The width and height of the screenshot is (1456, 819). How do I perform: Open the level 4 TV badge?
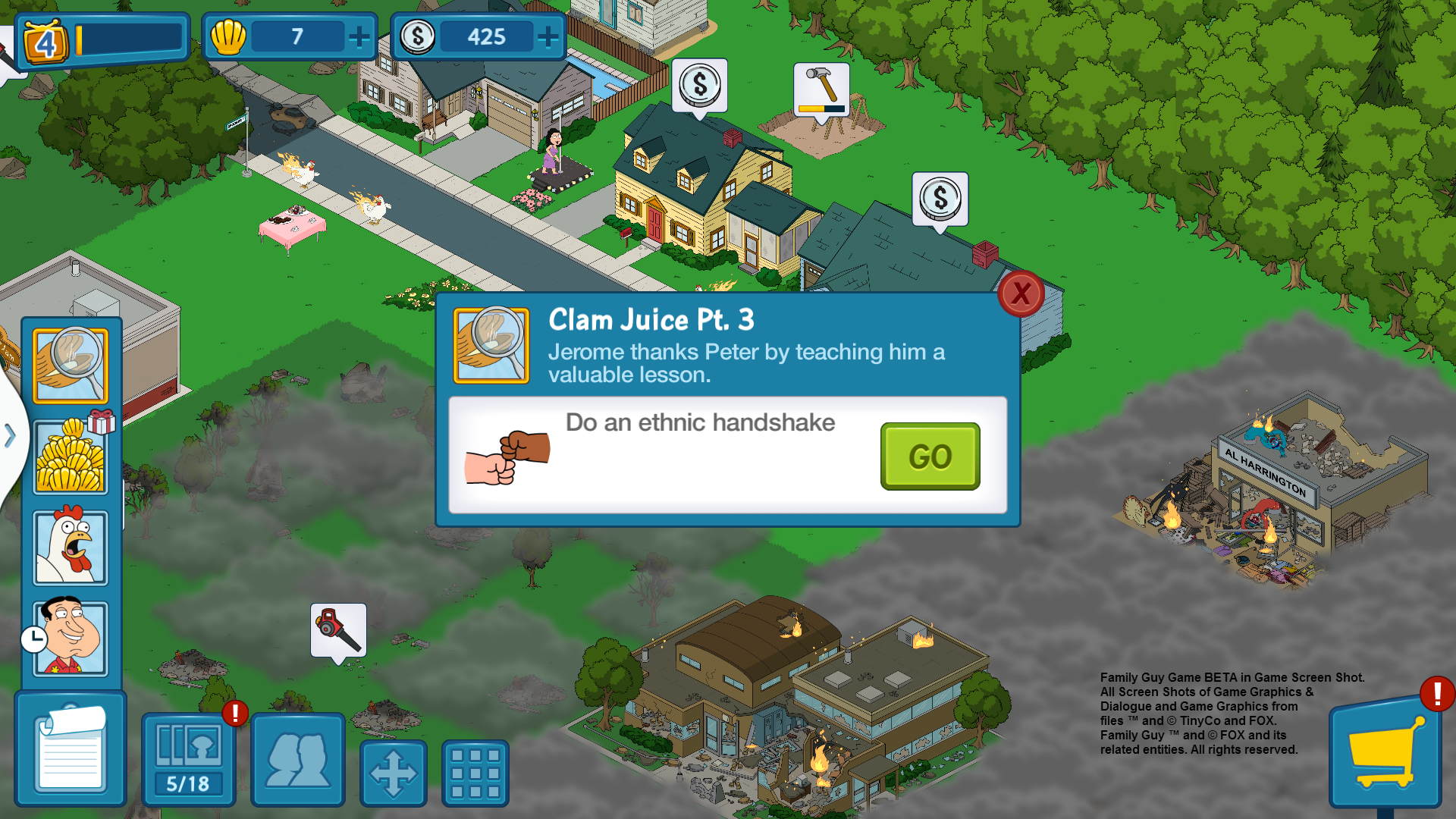point(46,42)
